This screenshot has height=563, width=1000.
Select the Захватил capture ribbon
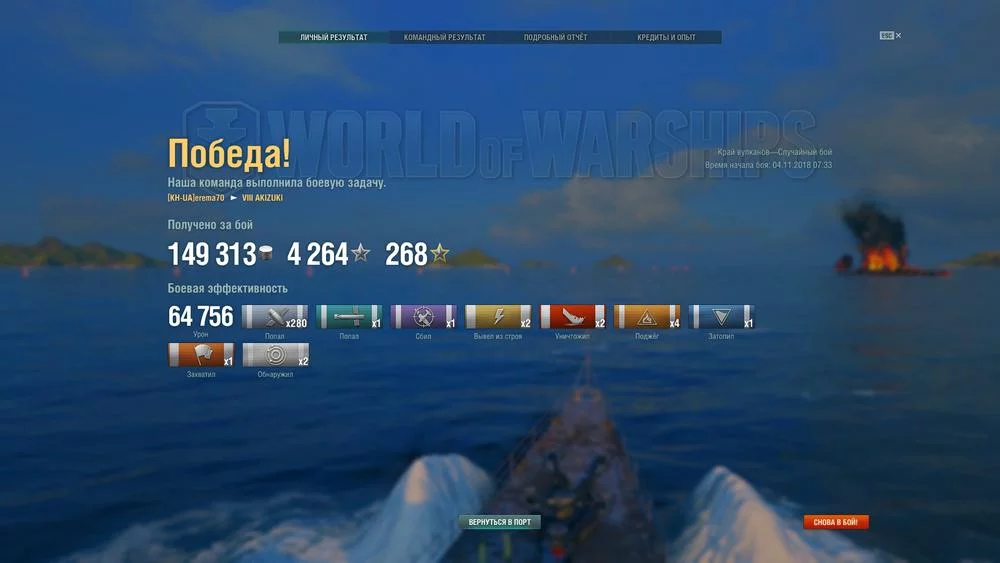tap(201, 355)
